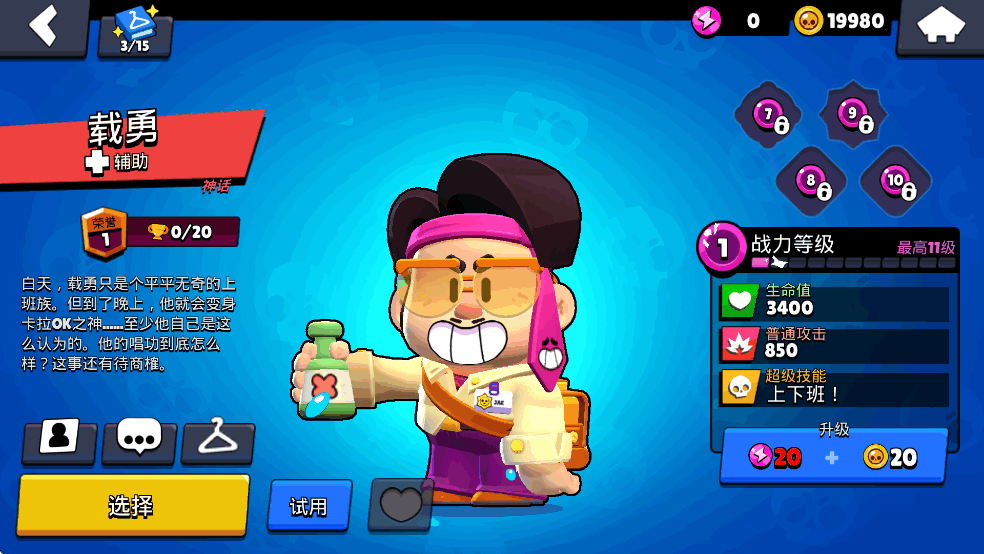This screenshot has width=984, height=554.
Task: Show details for 生命值 health stat
Action: (x=834, y=301)
